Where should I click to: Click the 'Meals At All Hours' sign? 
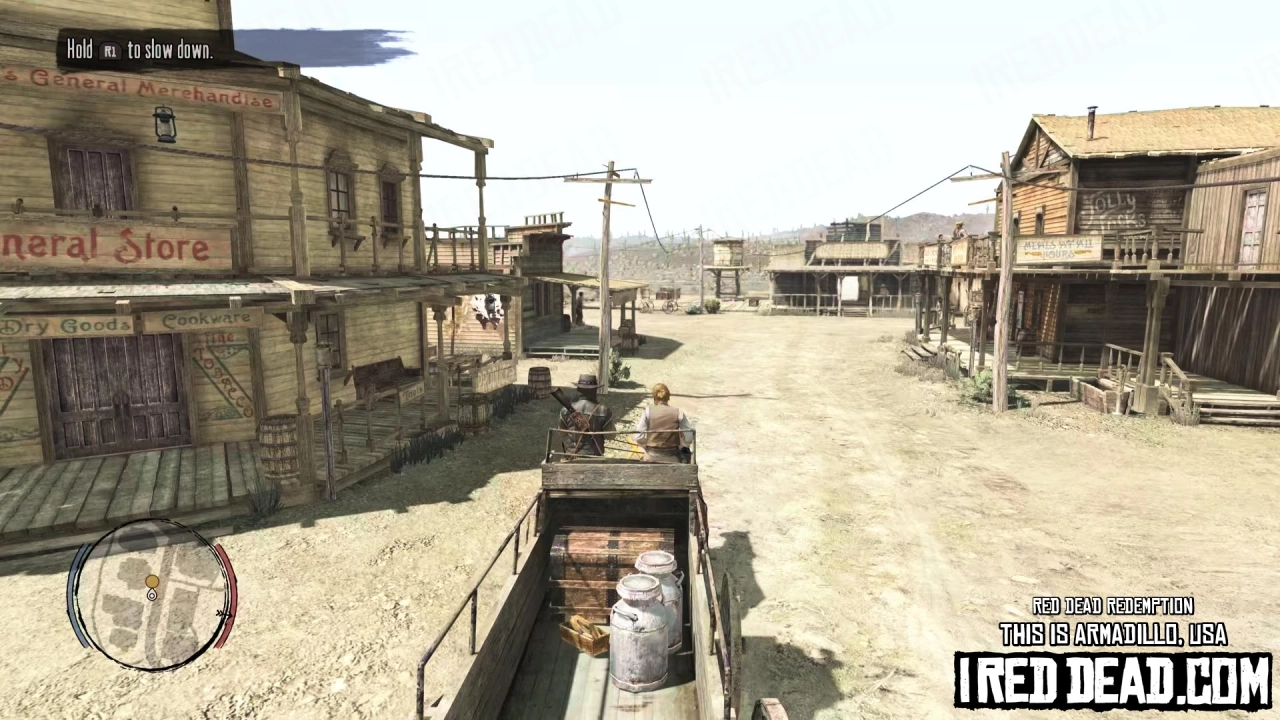point(1059,248)
